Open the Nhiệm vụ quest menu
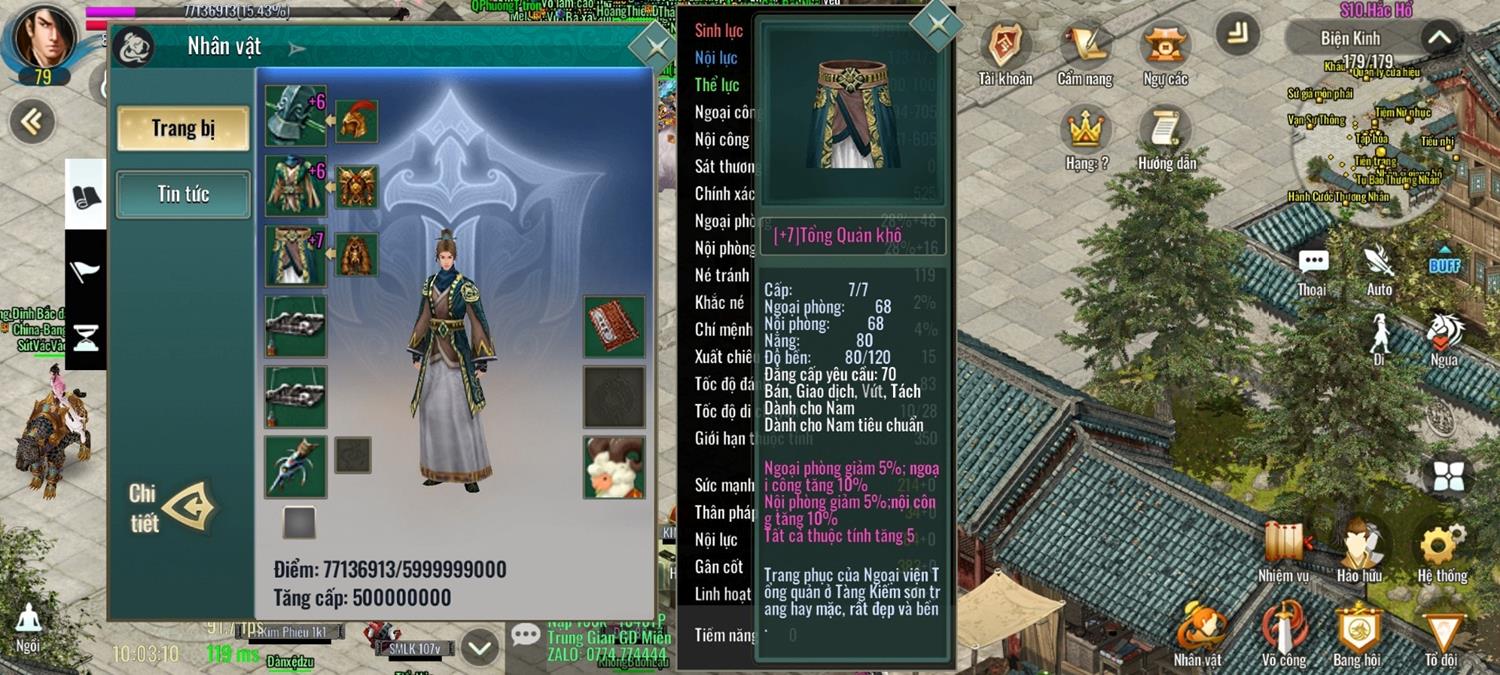The width and height of the screenshot is (1500, 675). [x=1284, y=550]
